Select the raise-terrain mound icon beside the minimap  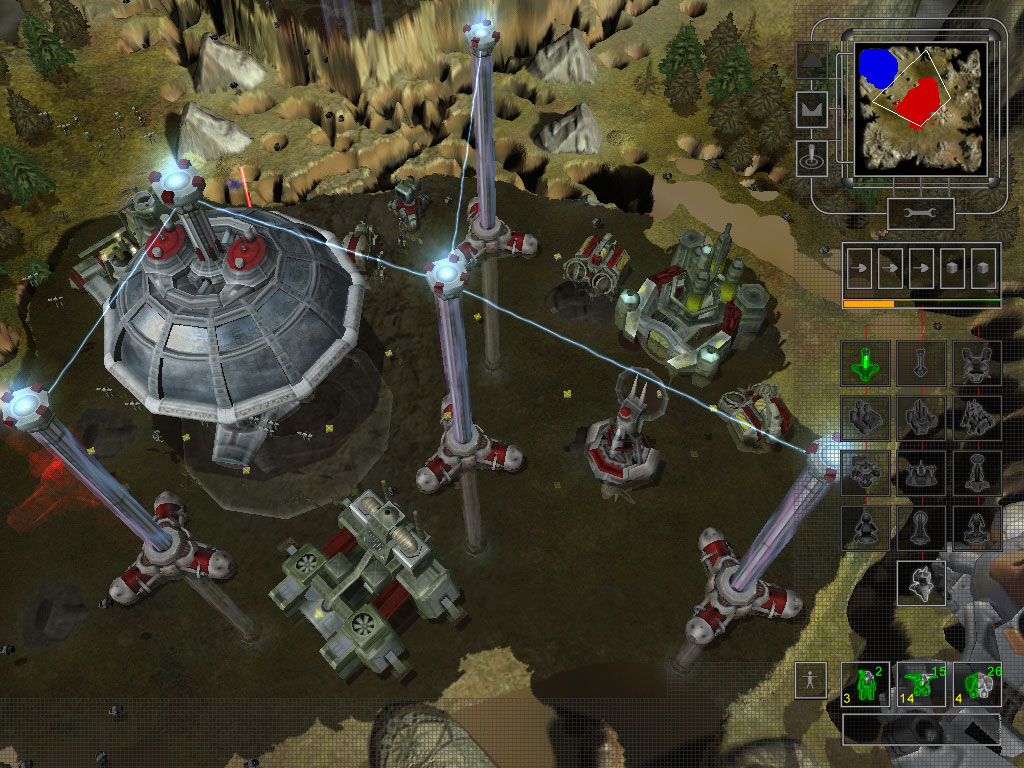[x=811, y=62]
